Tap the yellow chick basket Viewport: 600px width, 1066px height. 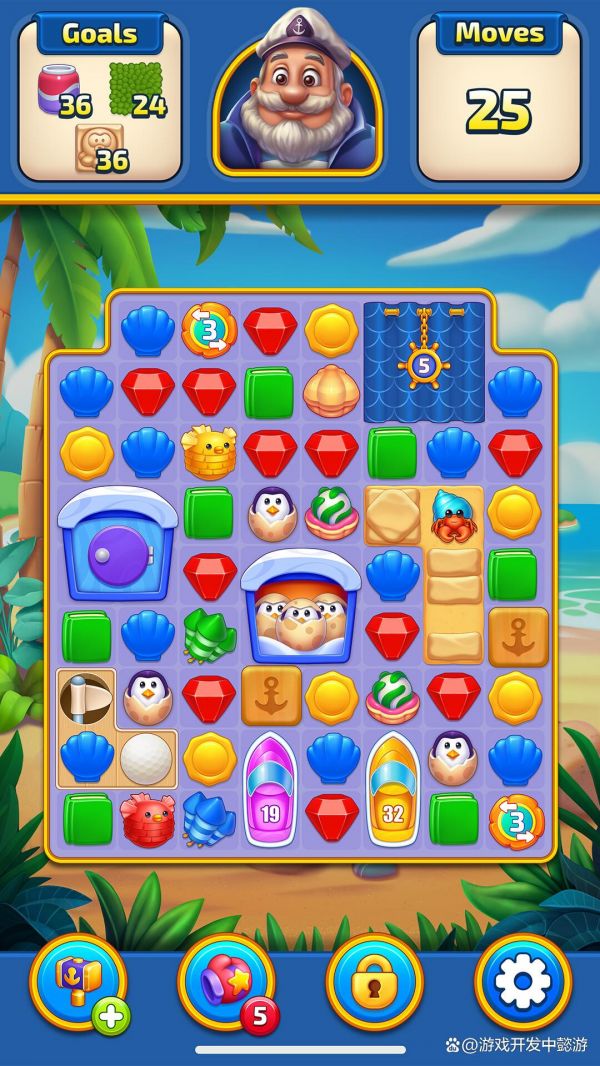coord(209,452)
